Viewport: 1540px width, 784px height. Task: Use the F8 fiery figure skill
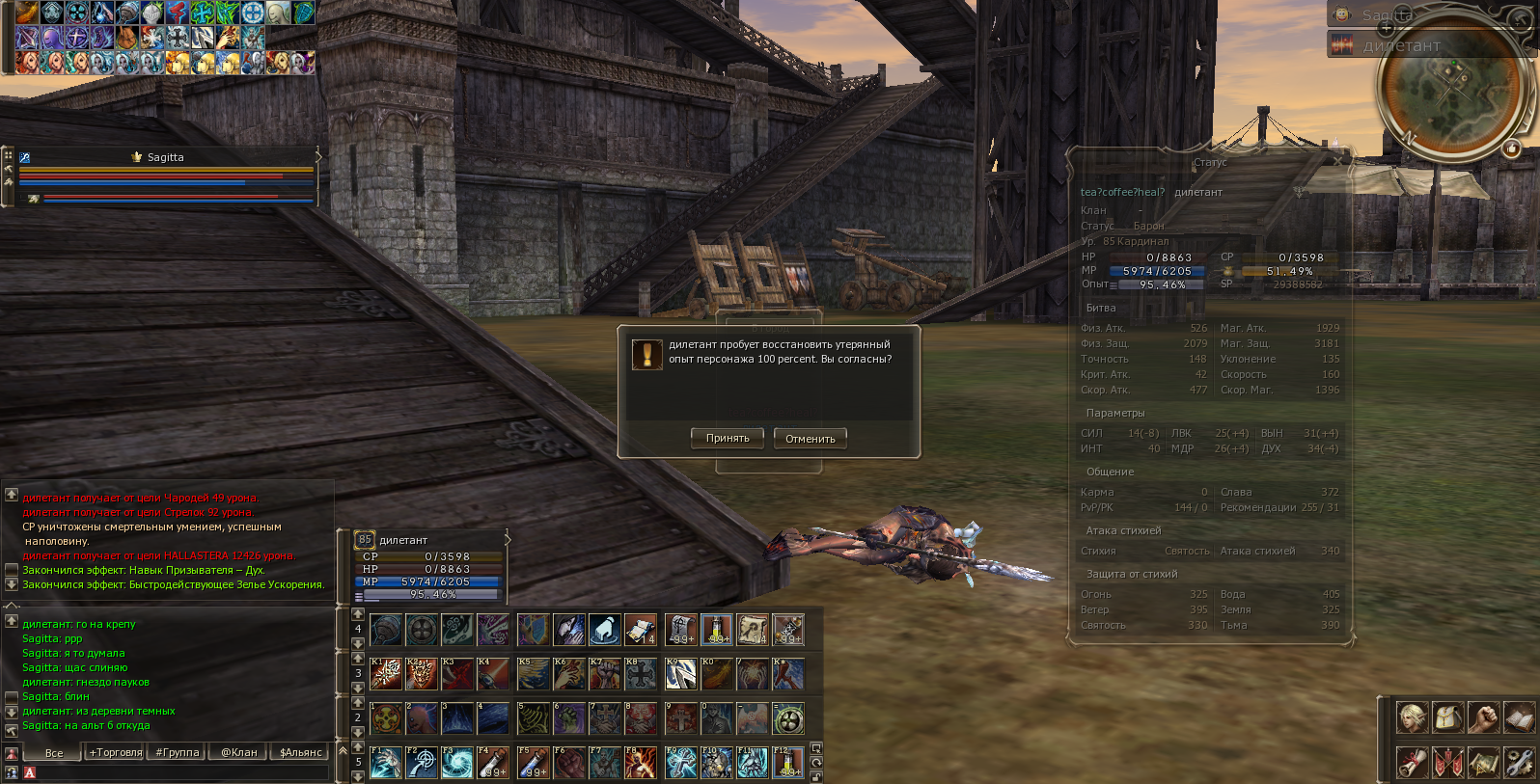point(641,763)
